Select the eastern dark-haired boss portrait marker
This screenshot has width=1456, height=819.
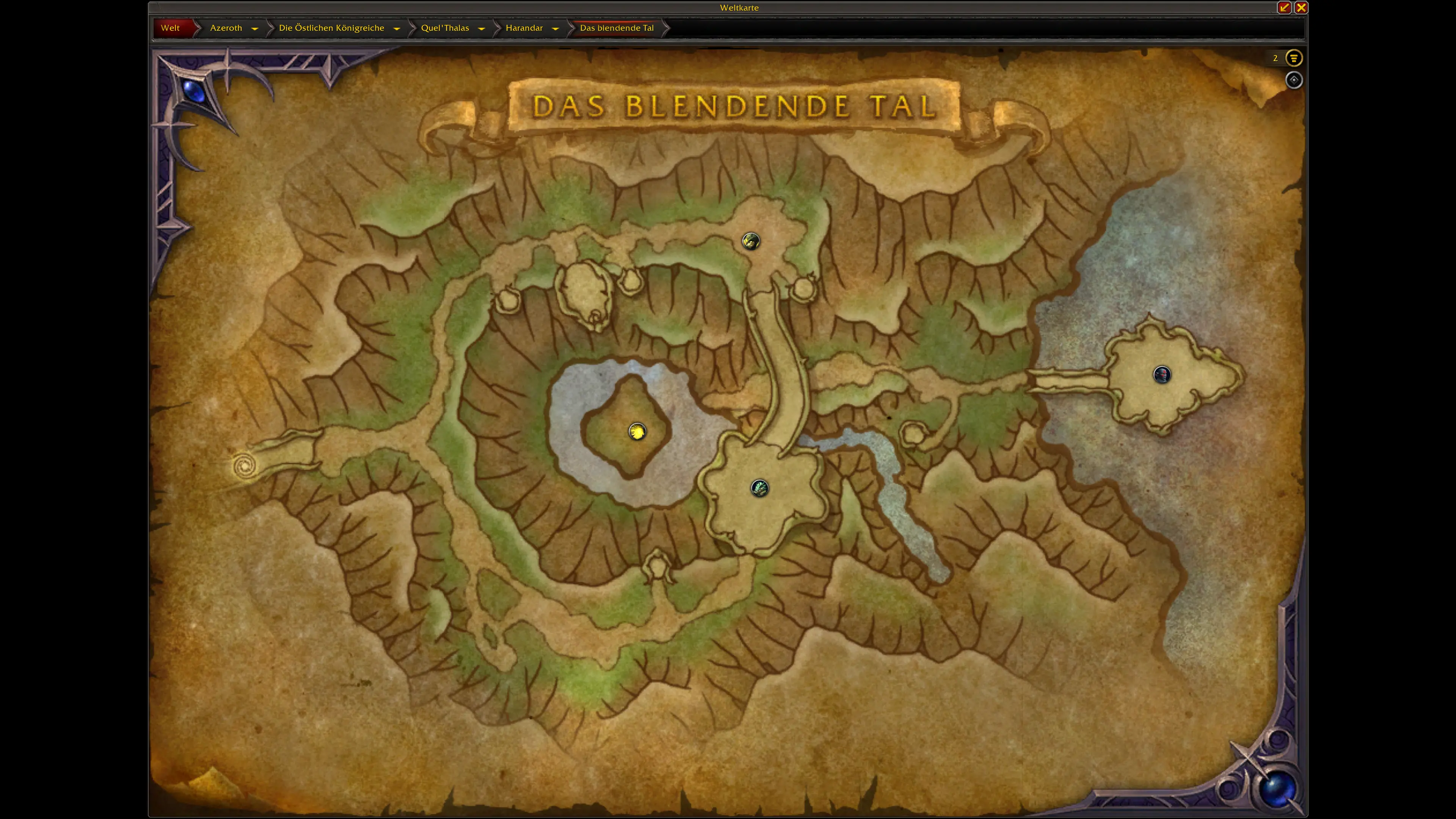pos(1161,374)
